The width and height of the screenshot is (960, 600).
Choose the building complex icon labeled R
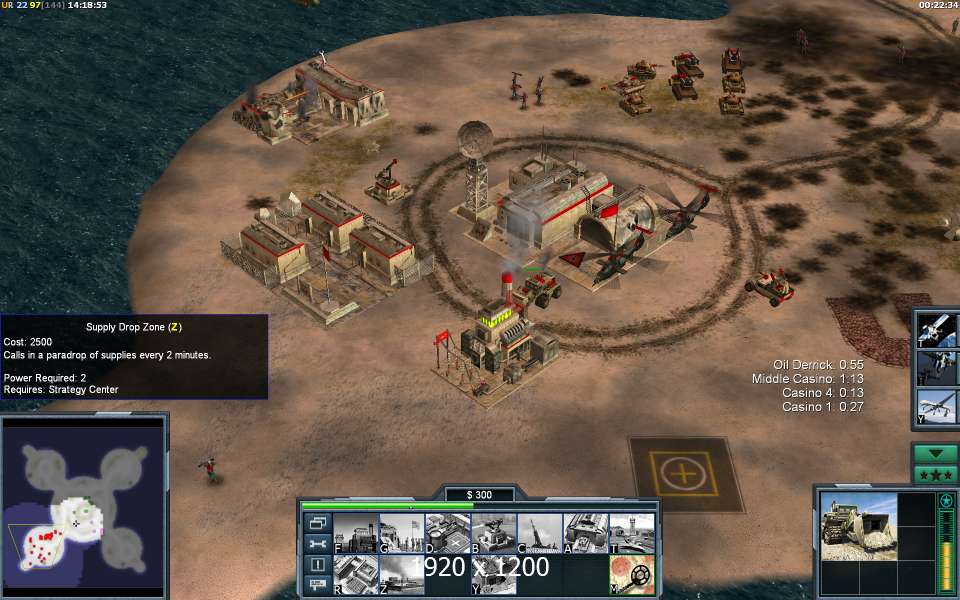pos(355,574)
